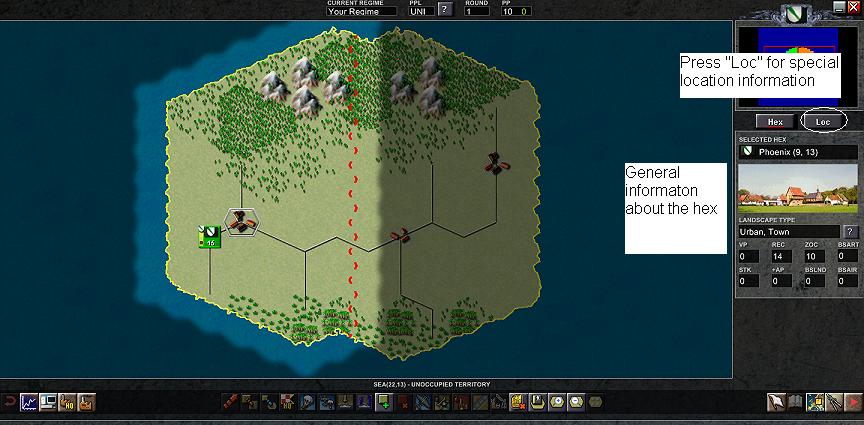The height and width of the screenshot is (425, 864).
Task: Open help for the landscape type
Action: [851, 232]
